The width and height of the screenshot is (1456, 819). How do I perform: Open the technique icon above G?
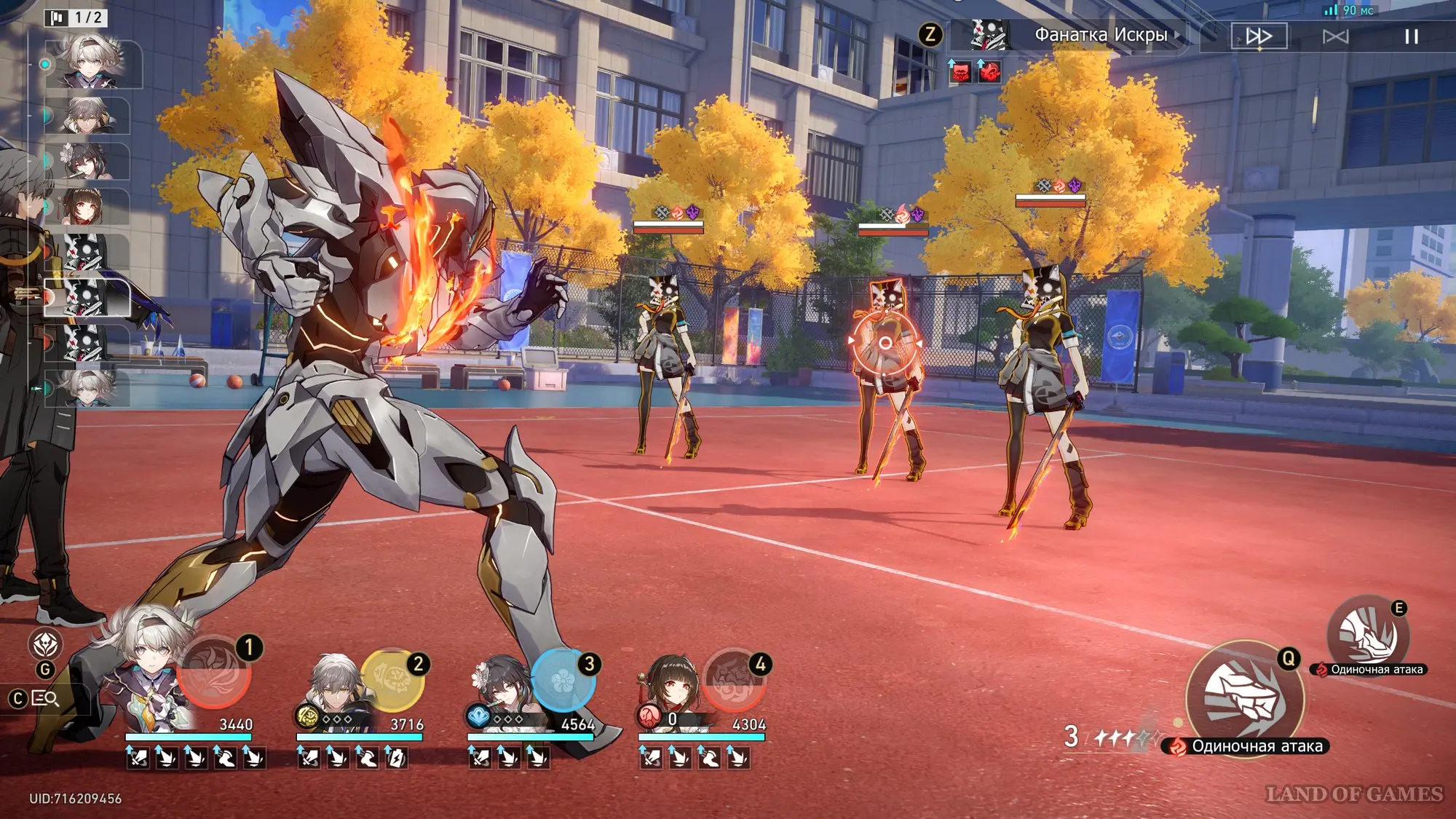click(x=45, y=644)
